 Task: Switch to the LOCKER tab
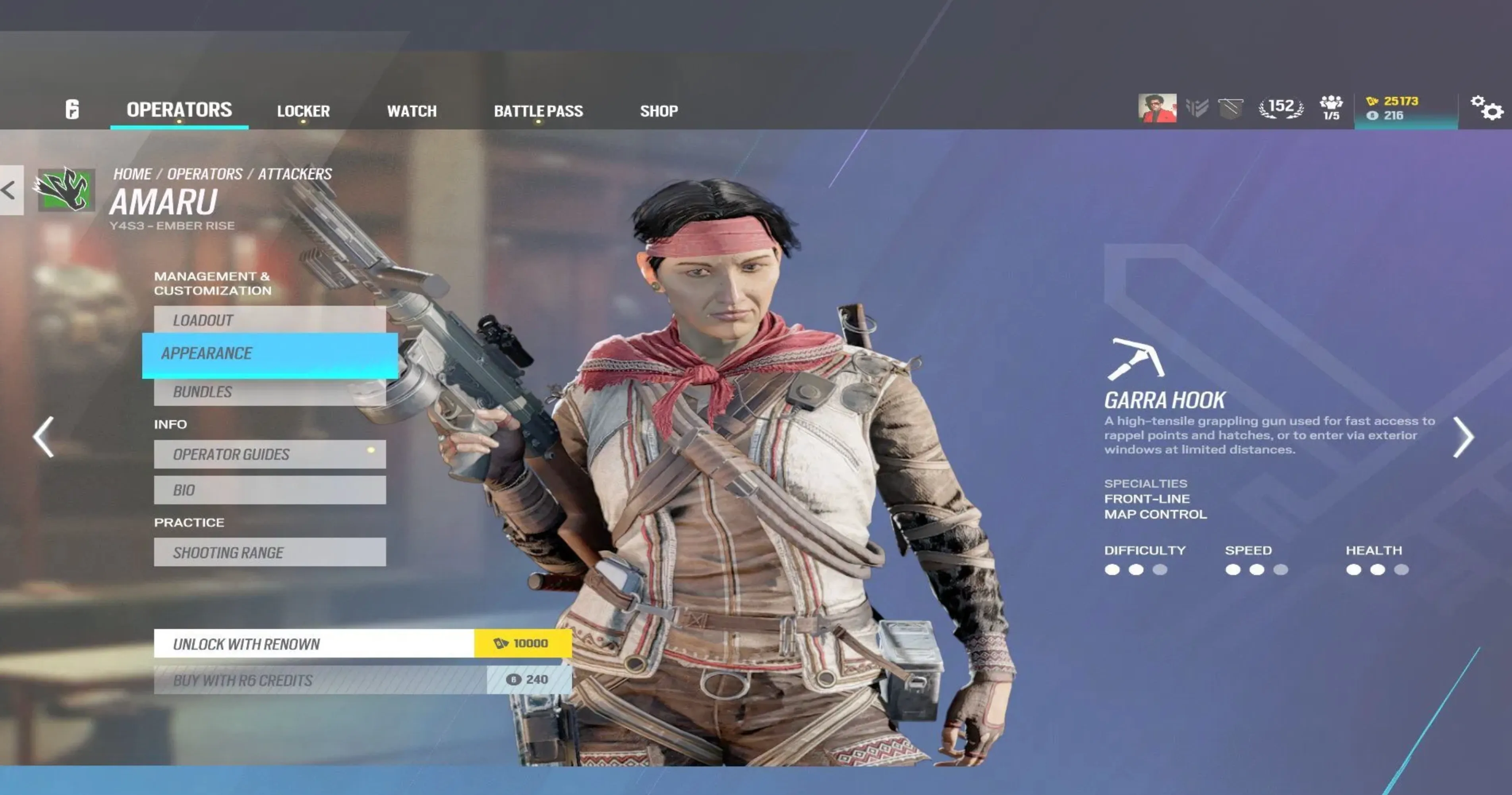coord(304,110)
